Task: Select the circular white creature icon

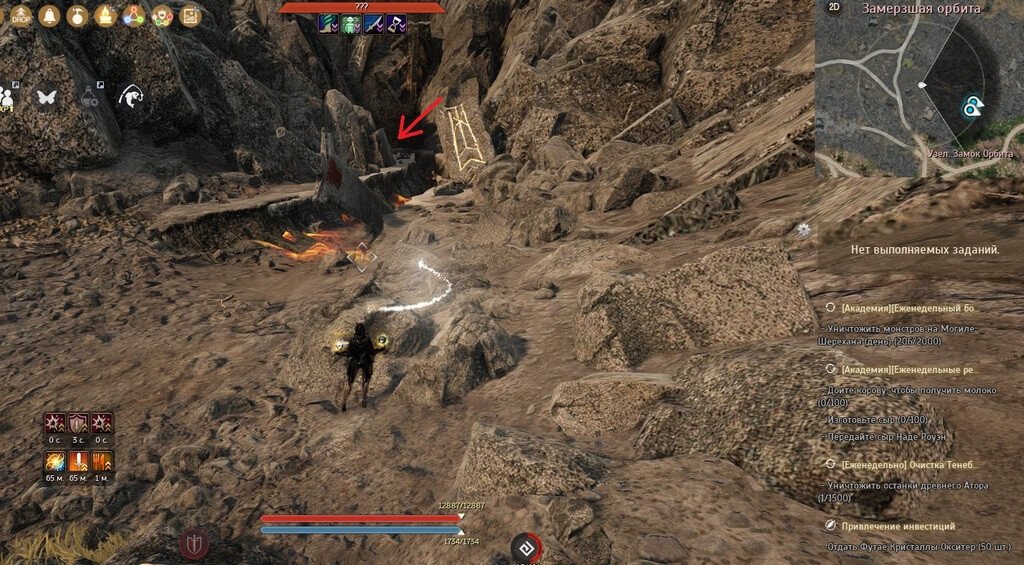Action: click(x=130, y=95)
